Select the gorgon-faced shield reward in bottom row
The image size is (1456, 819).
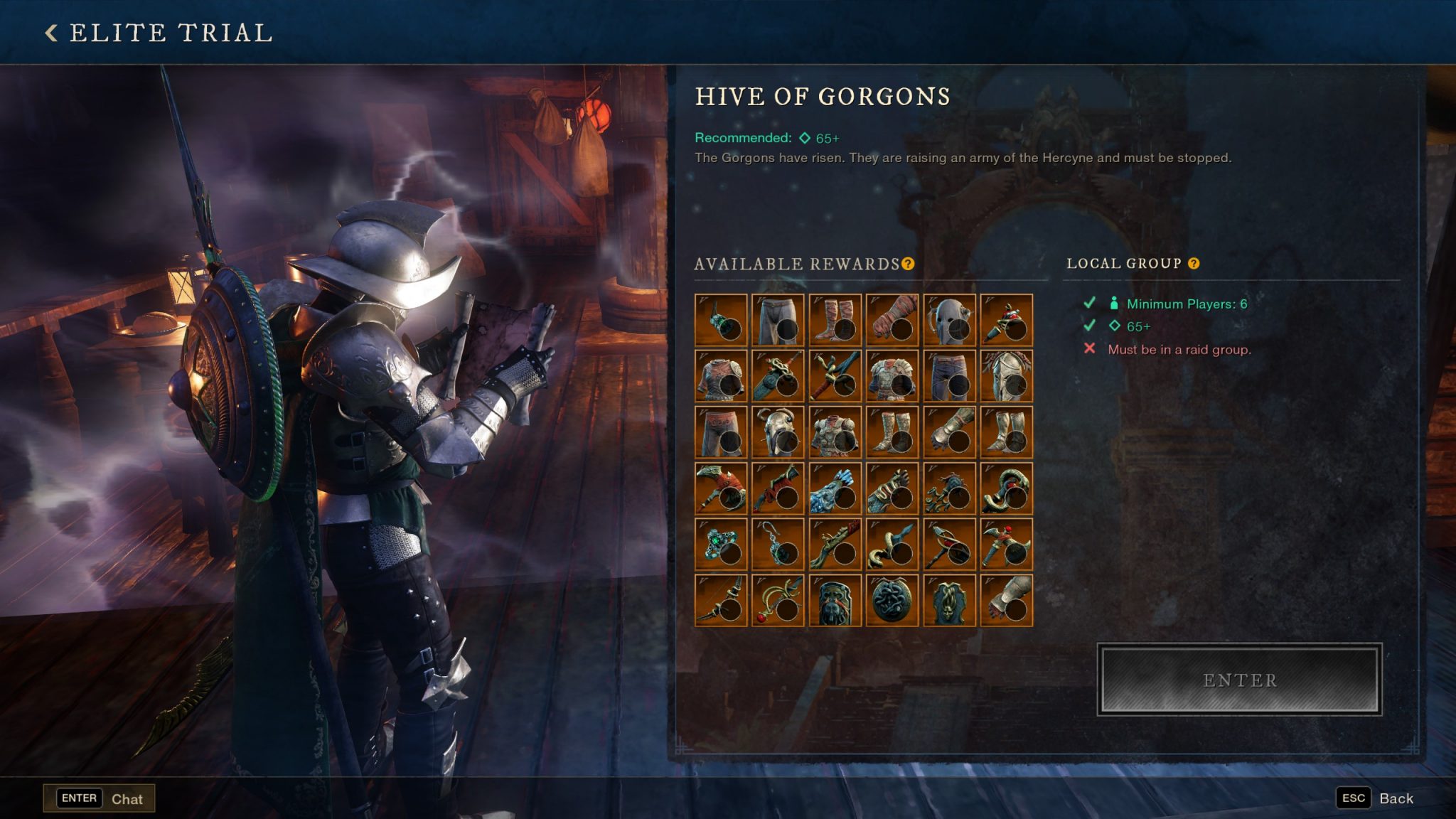pos(949,599)
